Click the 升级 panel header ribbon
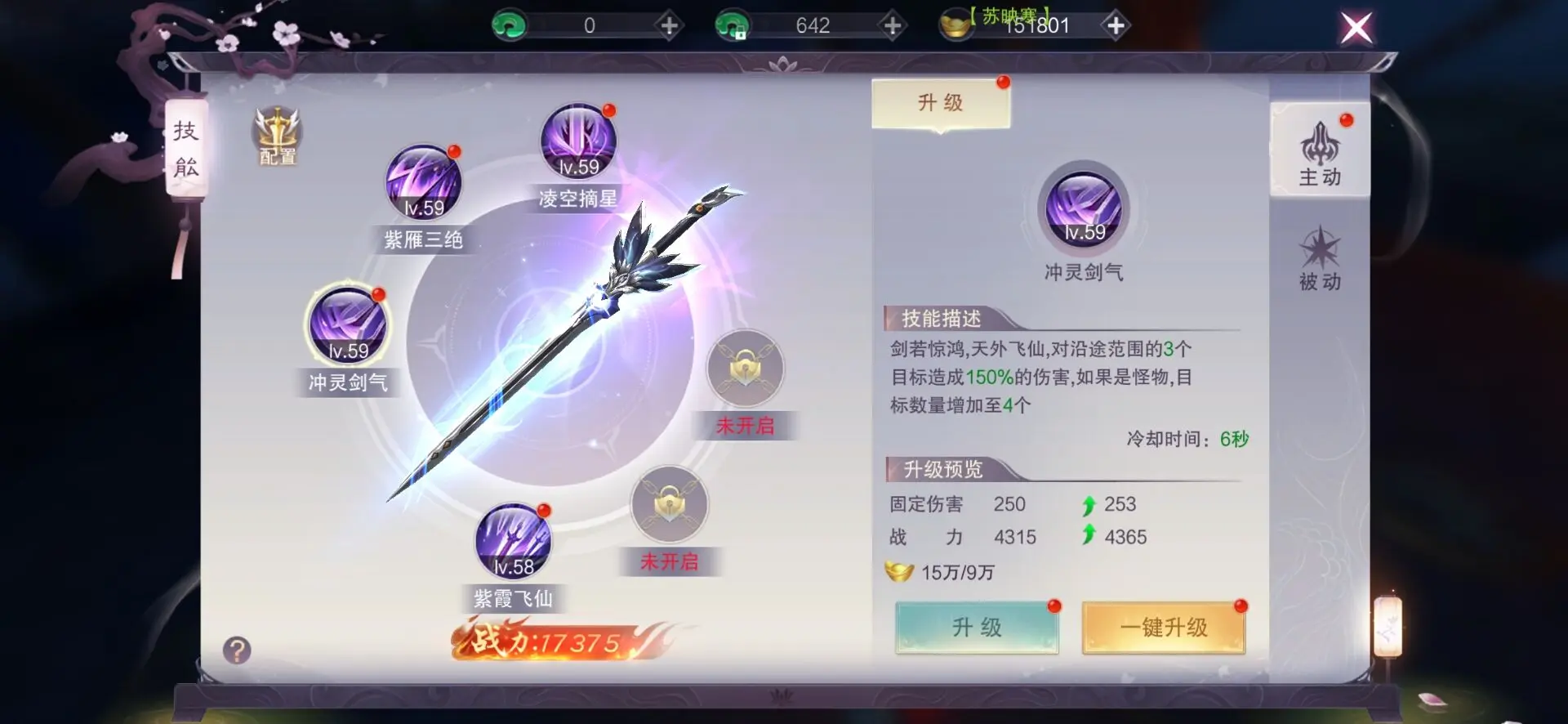The image size is (1568, 724). 939,101
